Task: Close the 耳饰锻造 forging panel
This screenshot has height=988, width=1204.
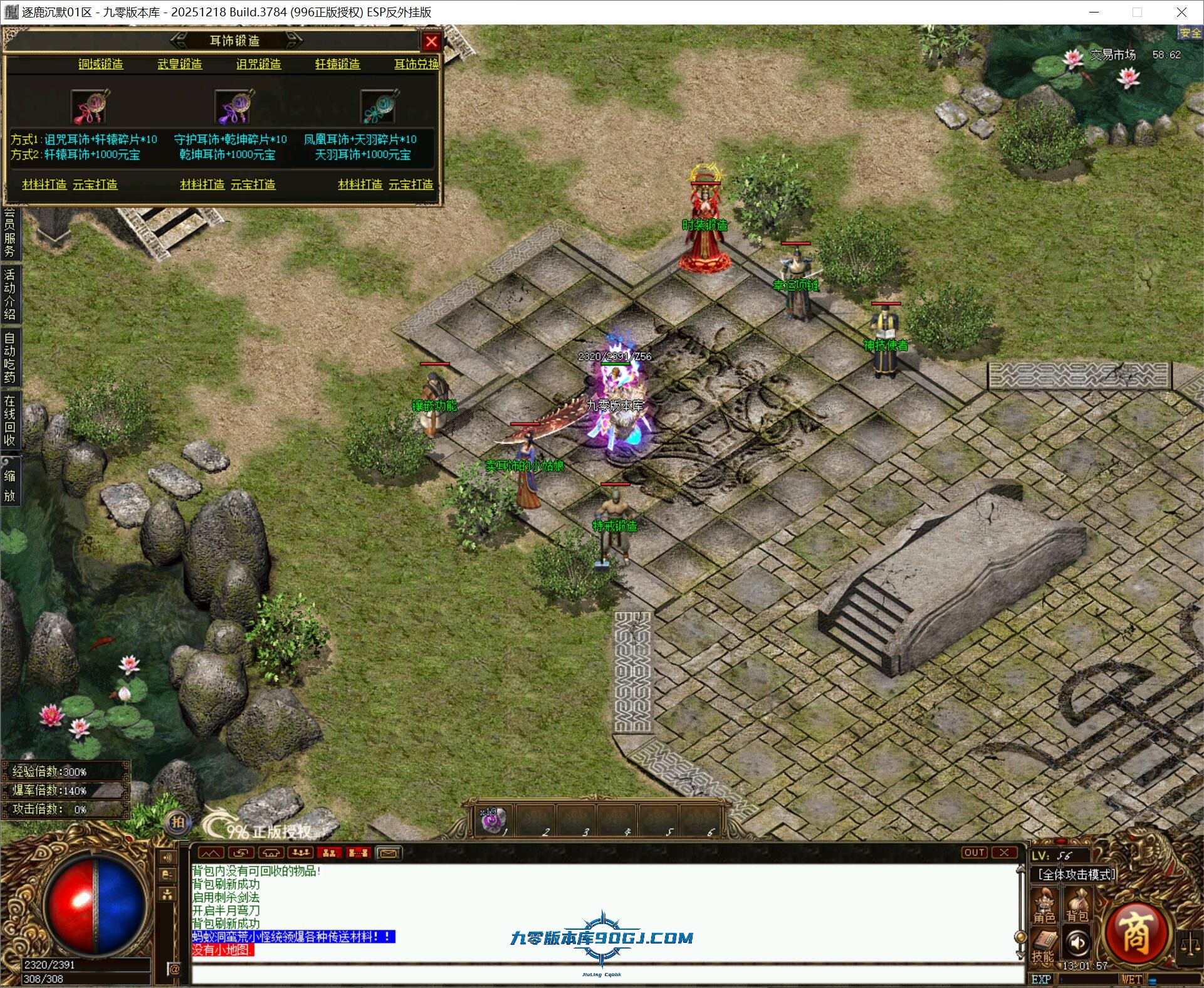Action: pyautogui.click(x=431, y=41)
